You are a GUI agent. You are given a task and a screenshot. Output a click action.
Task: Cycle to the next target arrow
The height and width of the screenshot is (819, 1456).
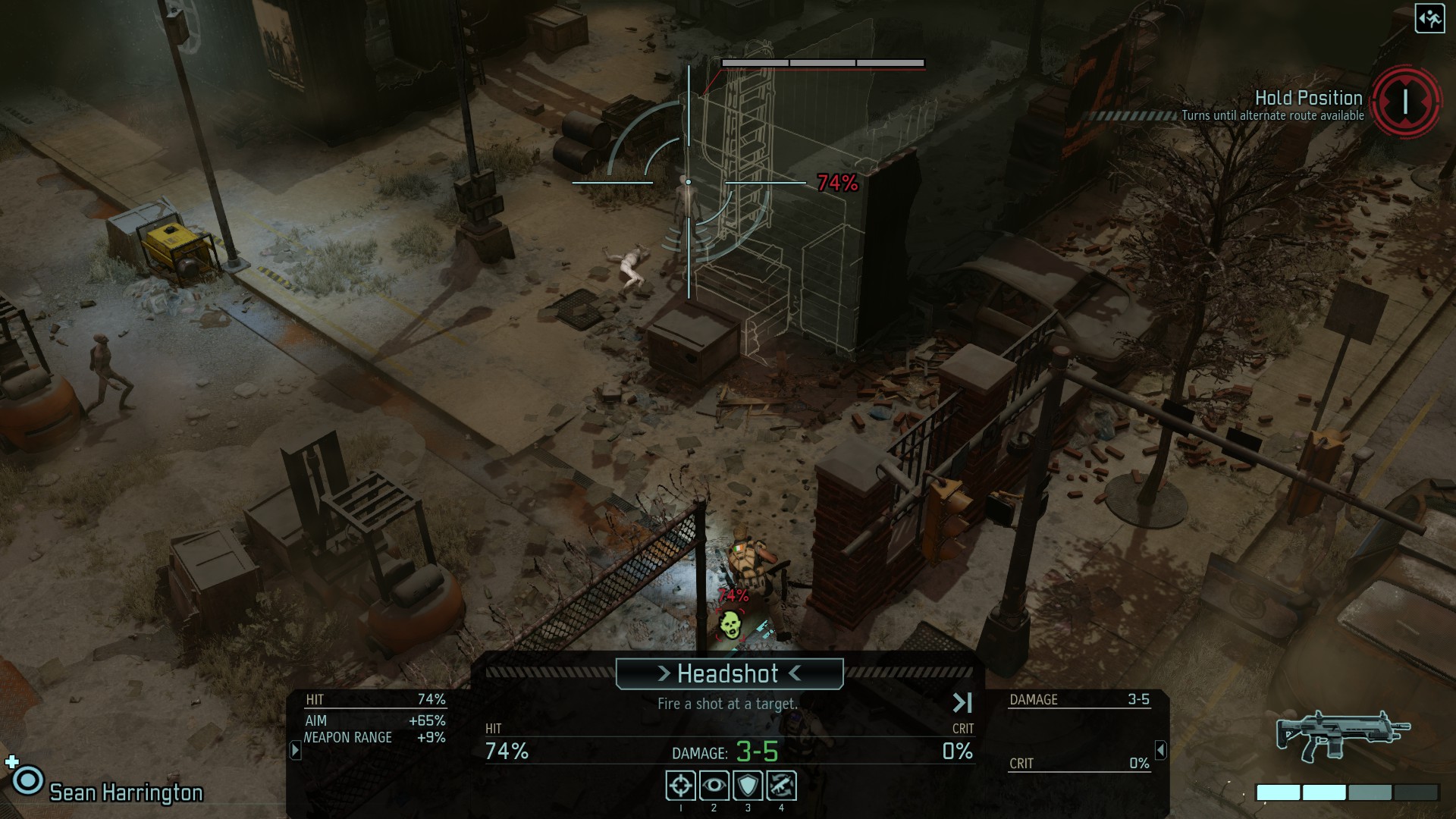coord(962,703)
